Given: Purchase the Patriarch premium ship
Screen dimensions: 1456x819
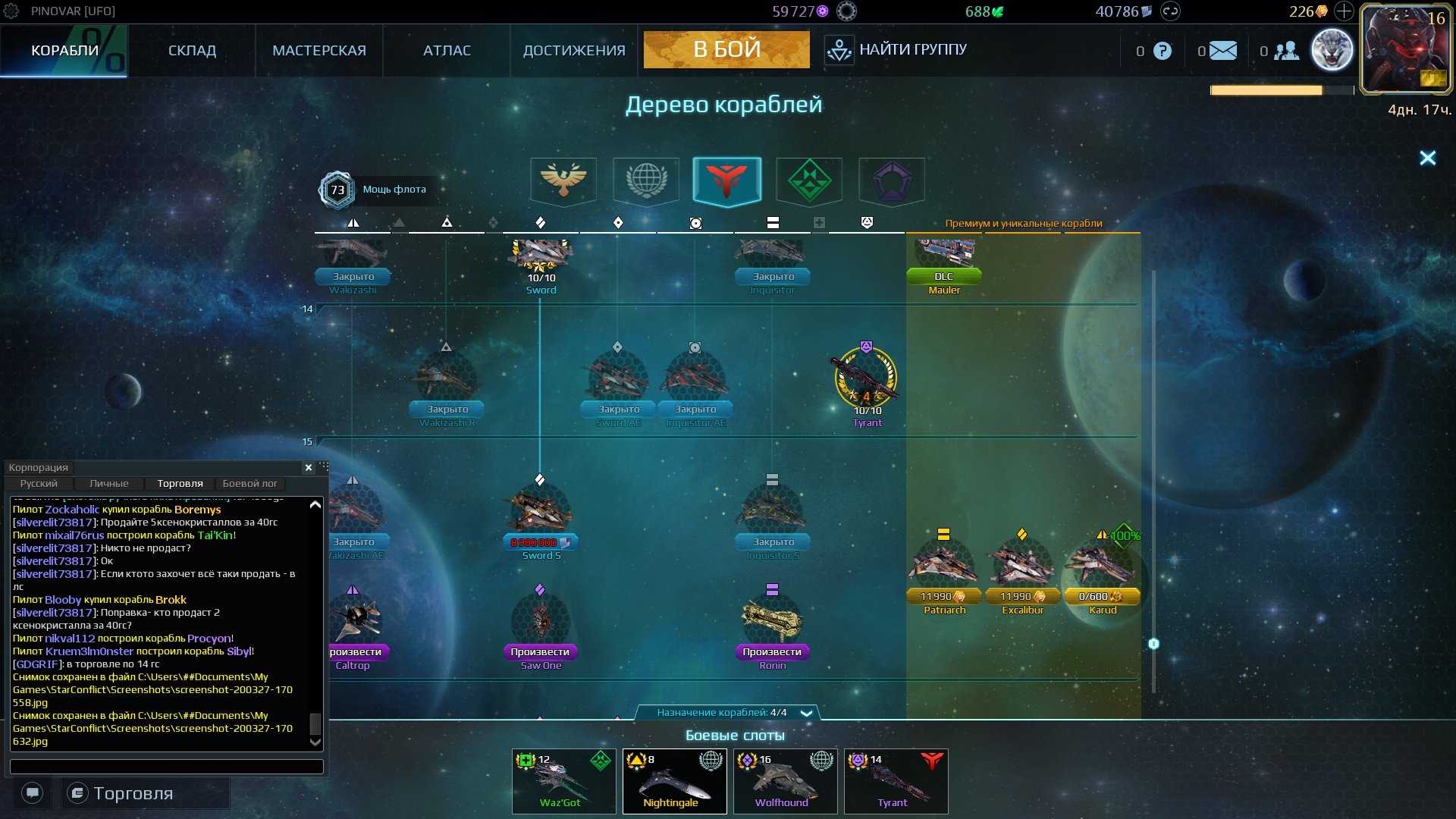Looking at the screenshot, I should point(943,597).
